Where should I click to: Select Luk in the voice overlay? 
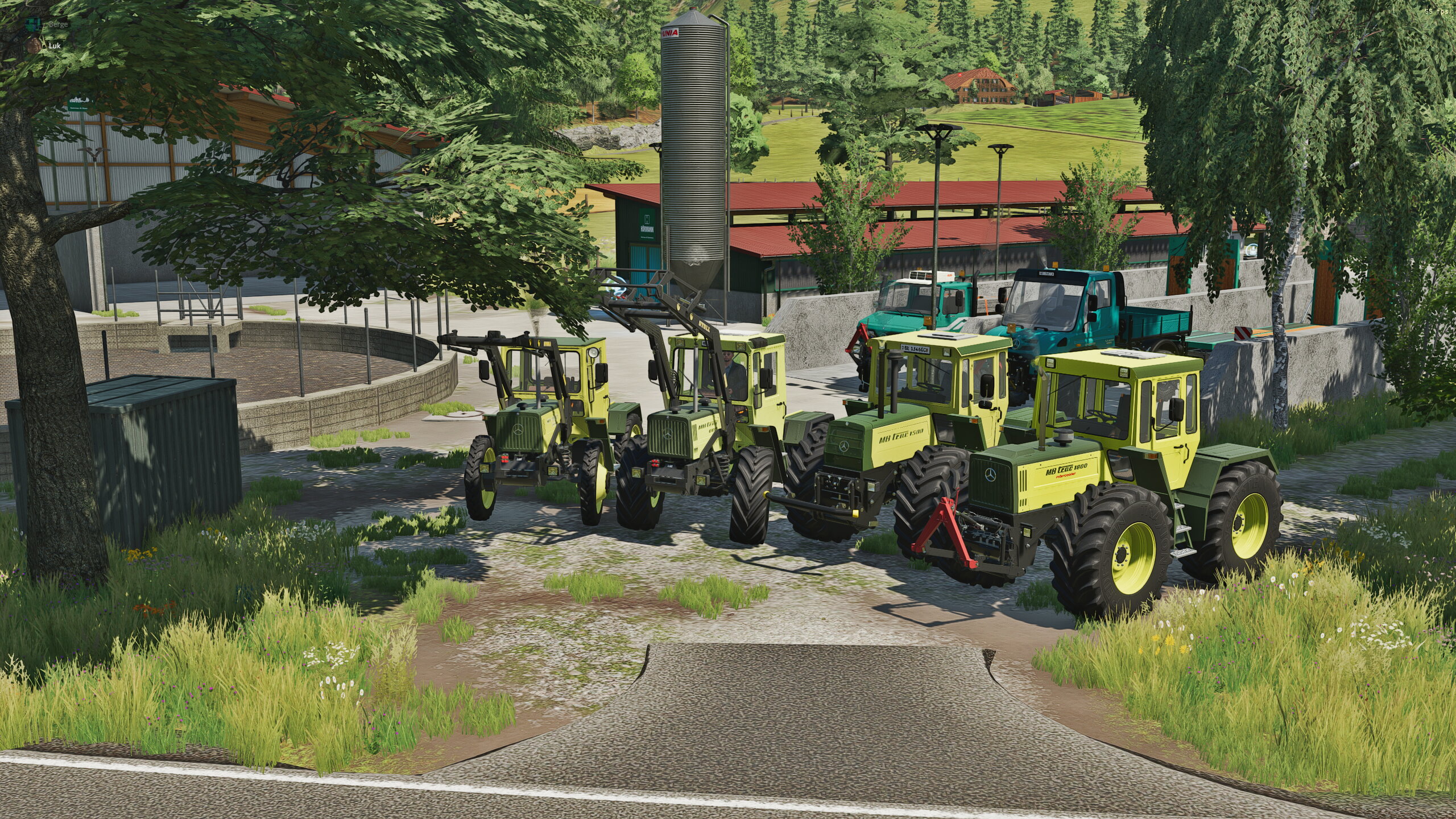pyautogui.click(x=53, y=45)
